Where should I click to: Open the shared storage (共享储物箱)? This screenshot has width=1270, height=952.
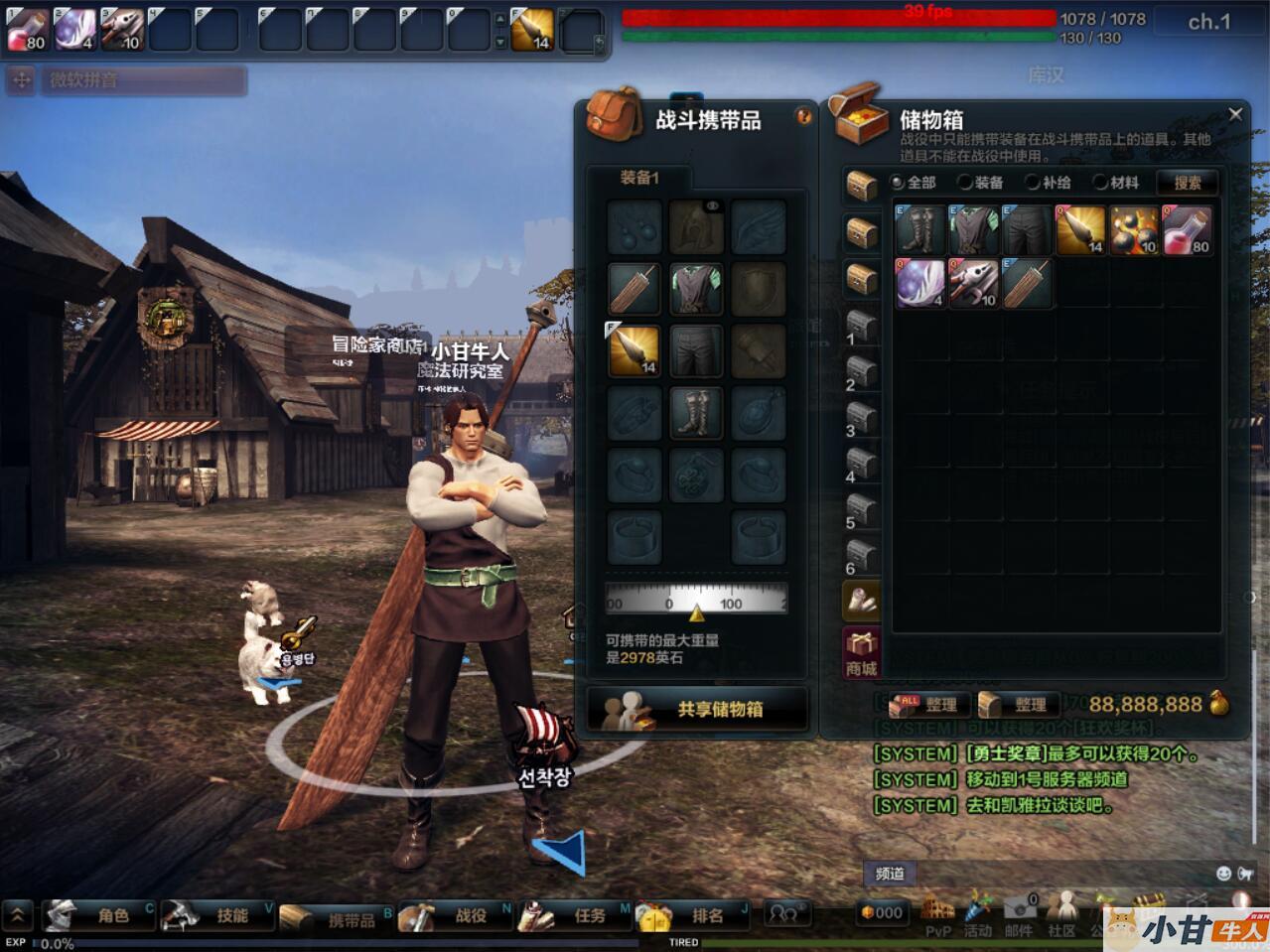697,709
